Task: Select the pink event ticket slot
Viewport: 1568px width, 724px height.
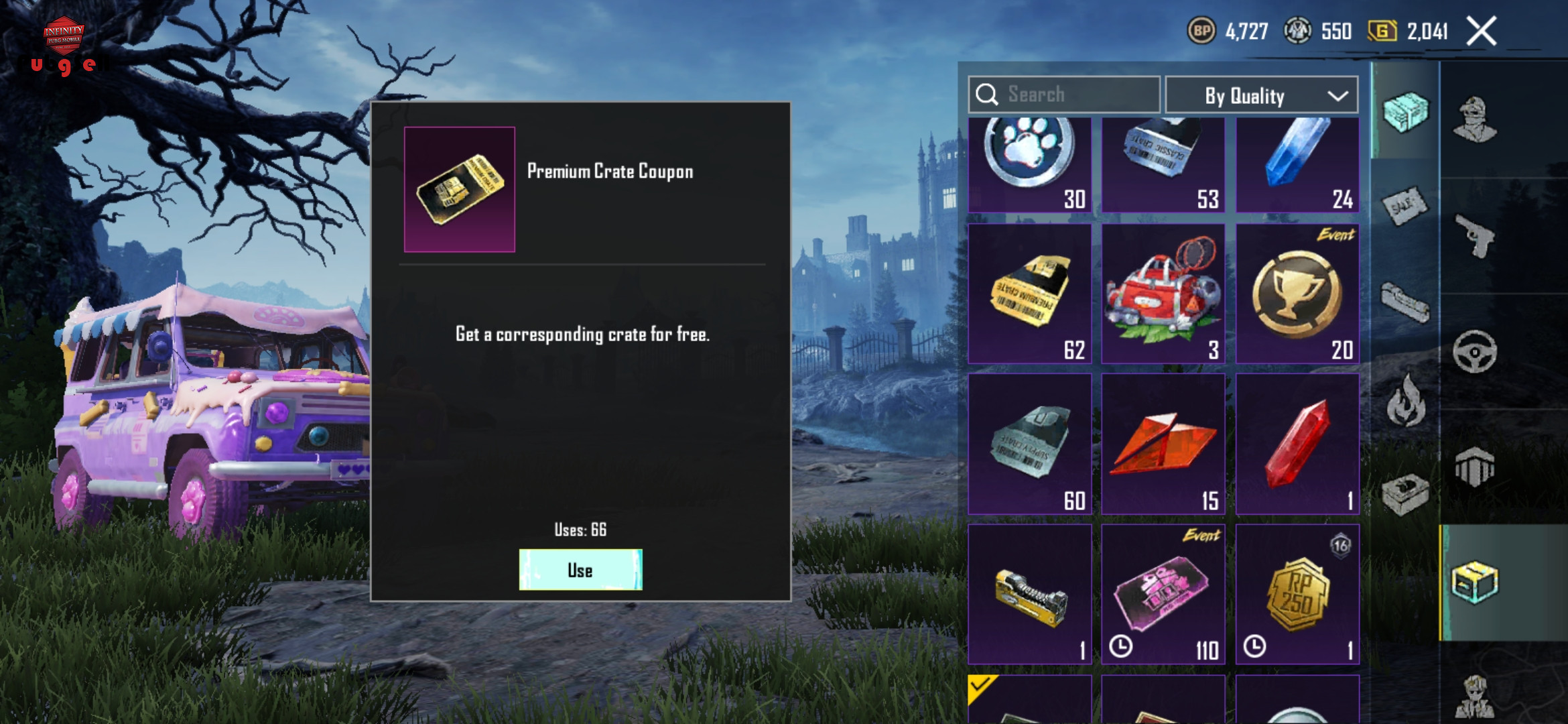Action: pos(1163,594)
